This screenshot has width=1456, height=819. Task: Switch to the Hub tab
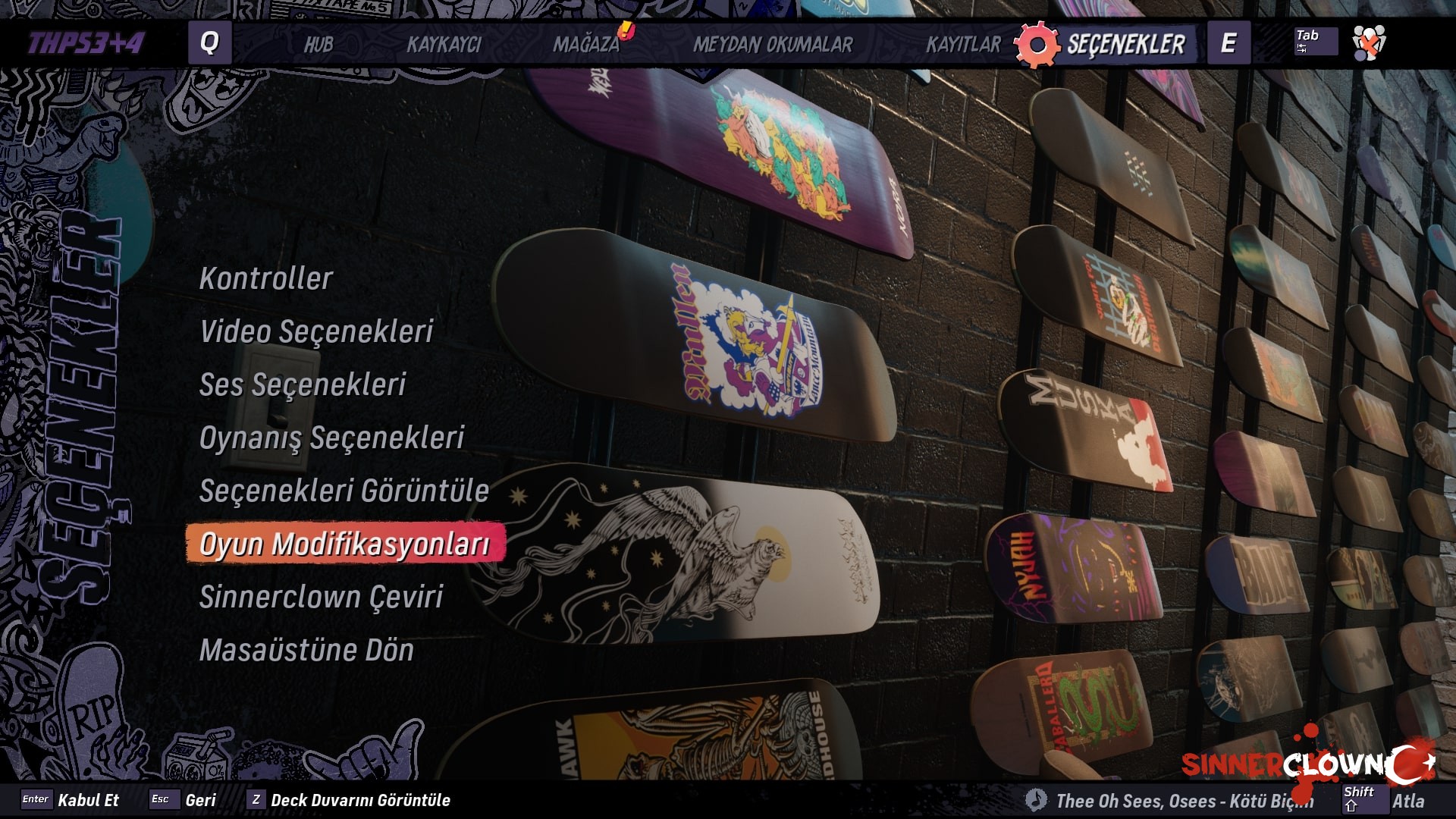(x=318, y=46)
